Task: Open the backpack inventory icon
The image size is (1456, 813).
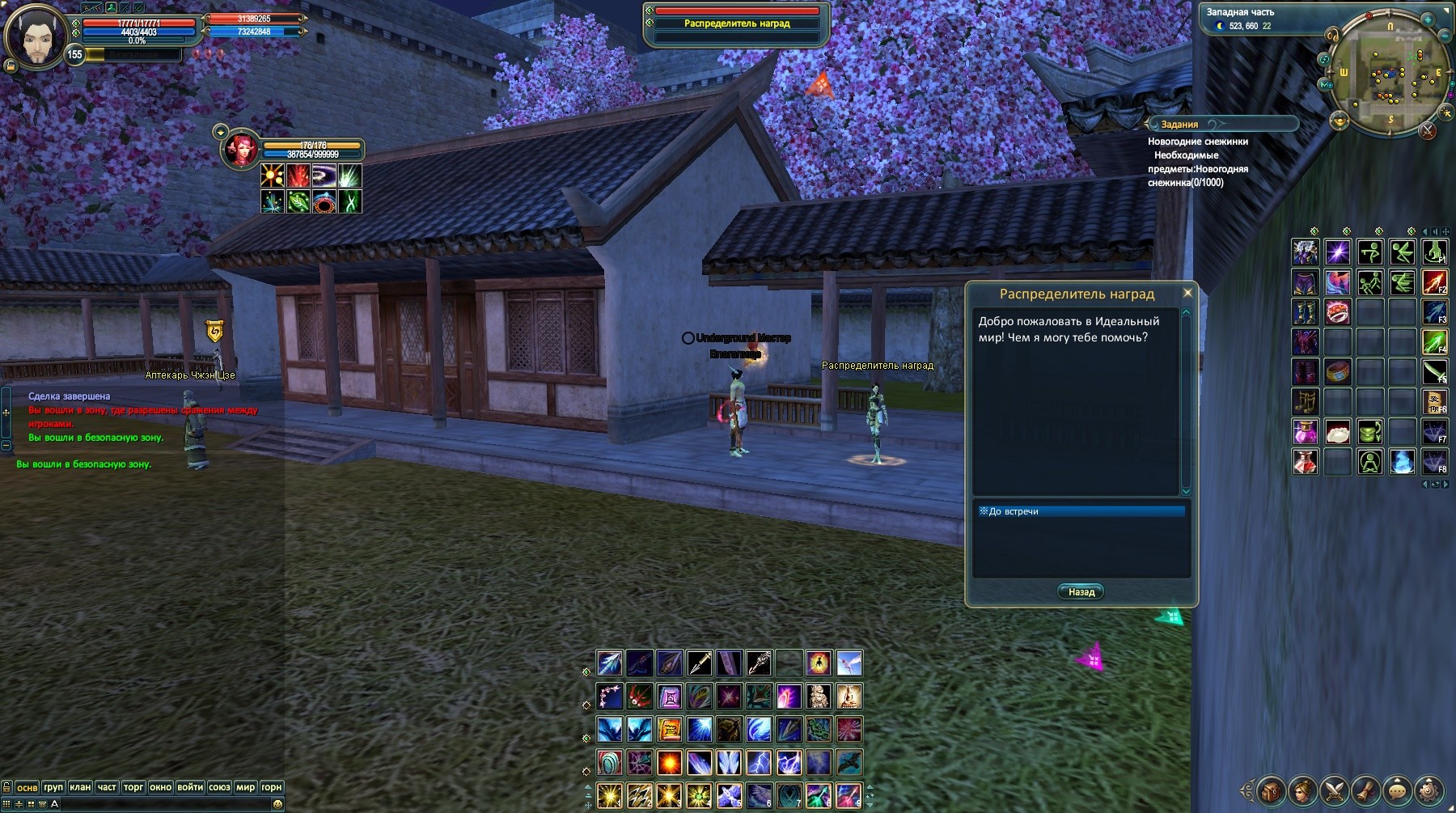Action: 1271,790
